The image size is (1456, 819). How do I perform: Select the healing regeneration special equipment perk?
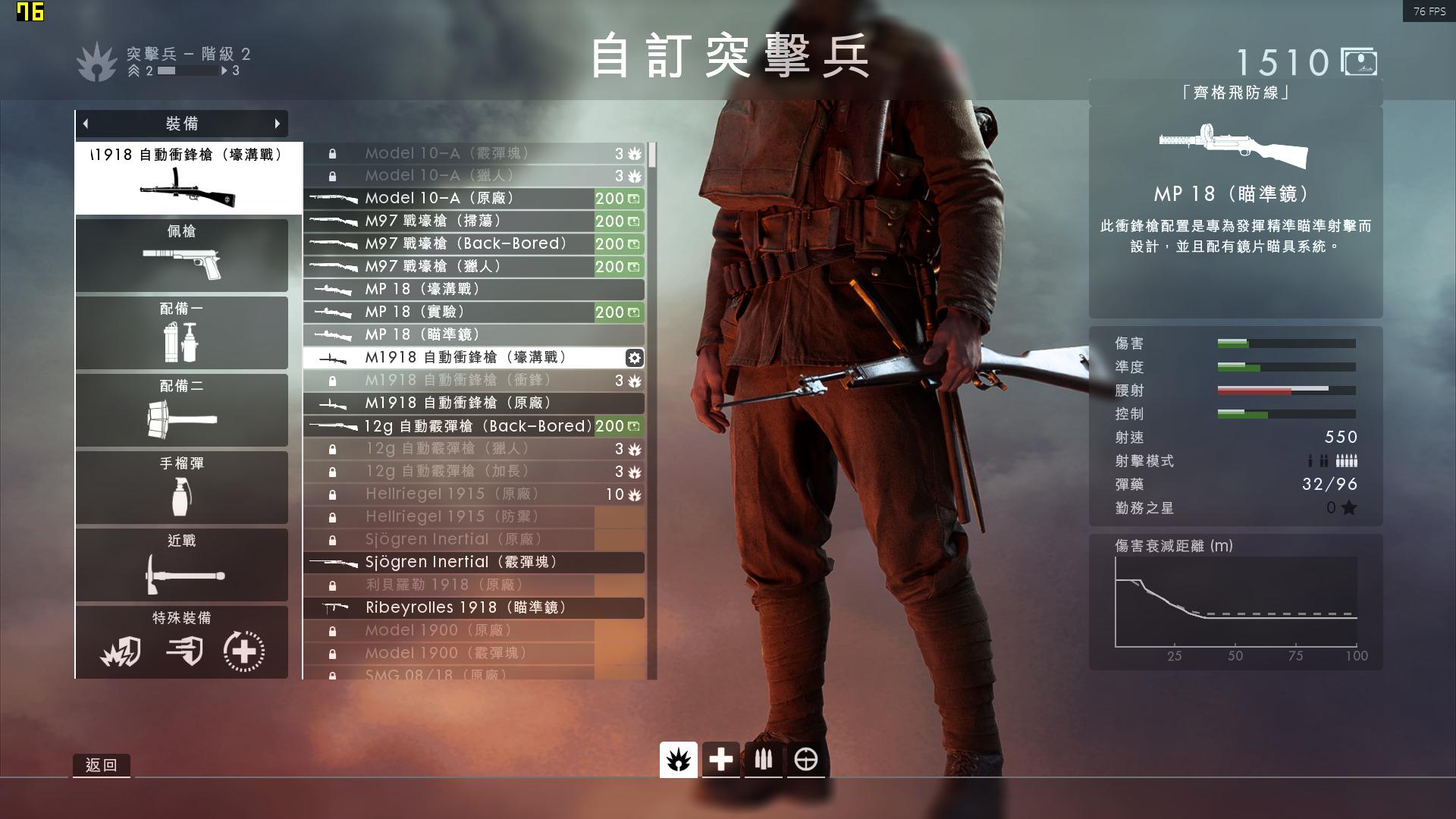[x=243, y=650]
